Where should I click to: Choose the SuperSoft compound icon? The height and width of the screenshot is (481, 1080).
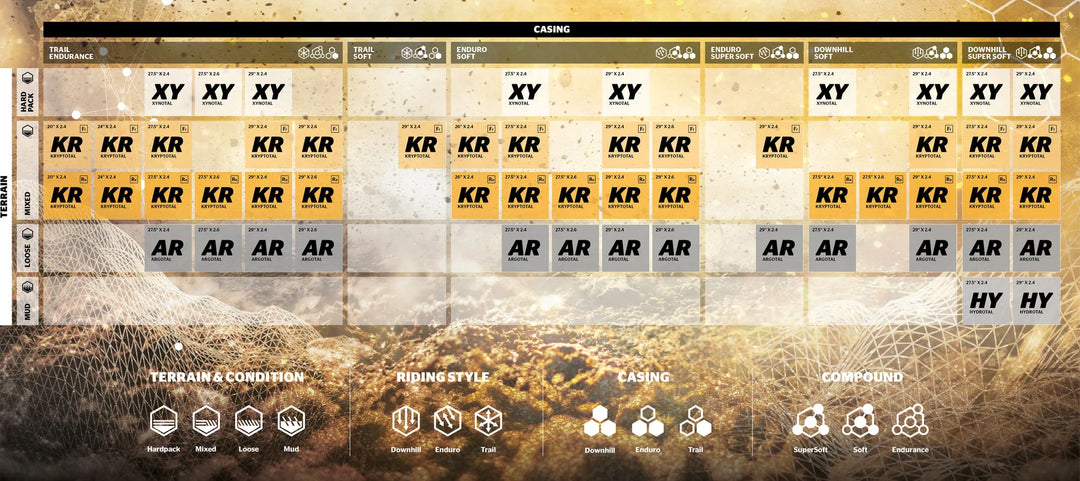[810, 421]
